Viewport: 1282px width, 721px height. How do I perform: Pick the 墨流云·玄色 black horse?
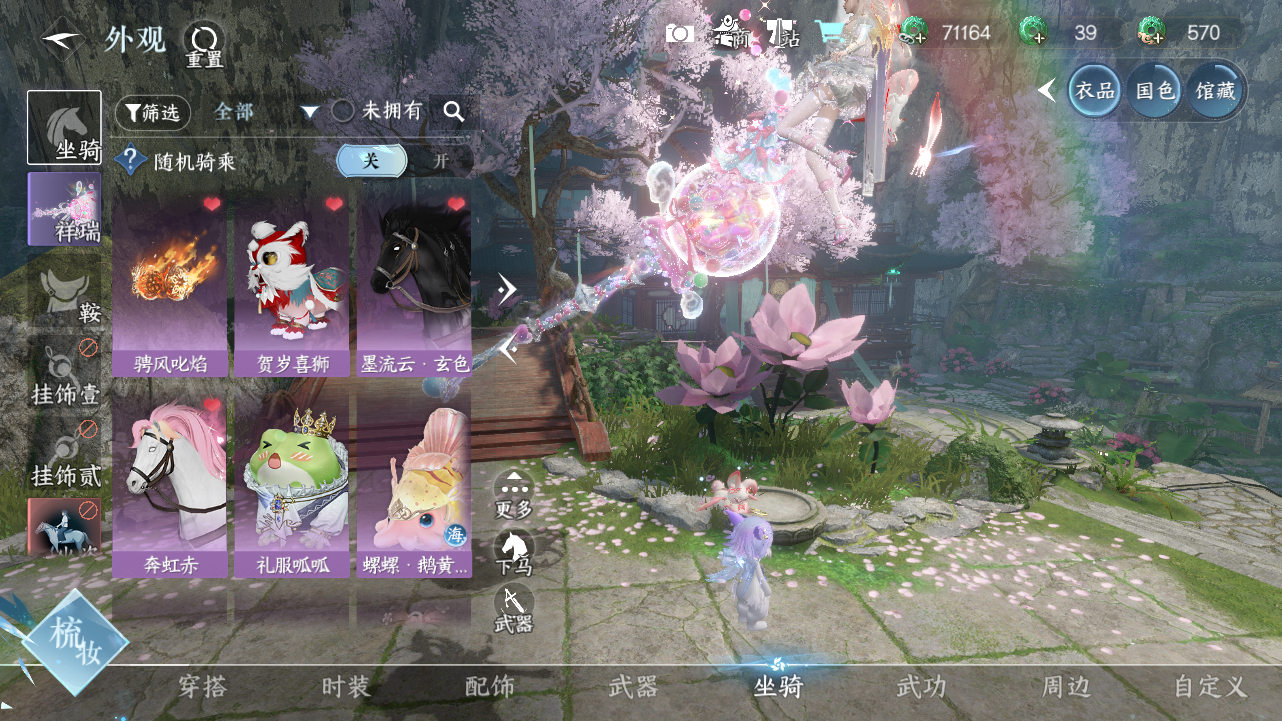pos(413,286)
